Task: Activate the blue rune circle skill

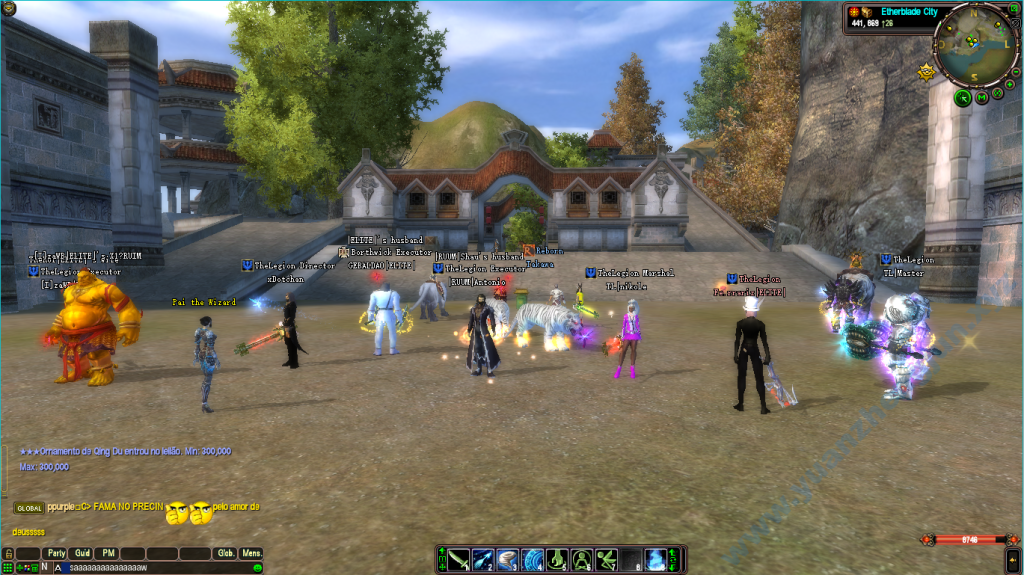Action: [531, 559]
